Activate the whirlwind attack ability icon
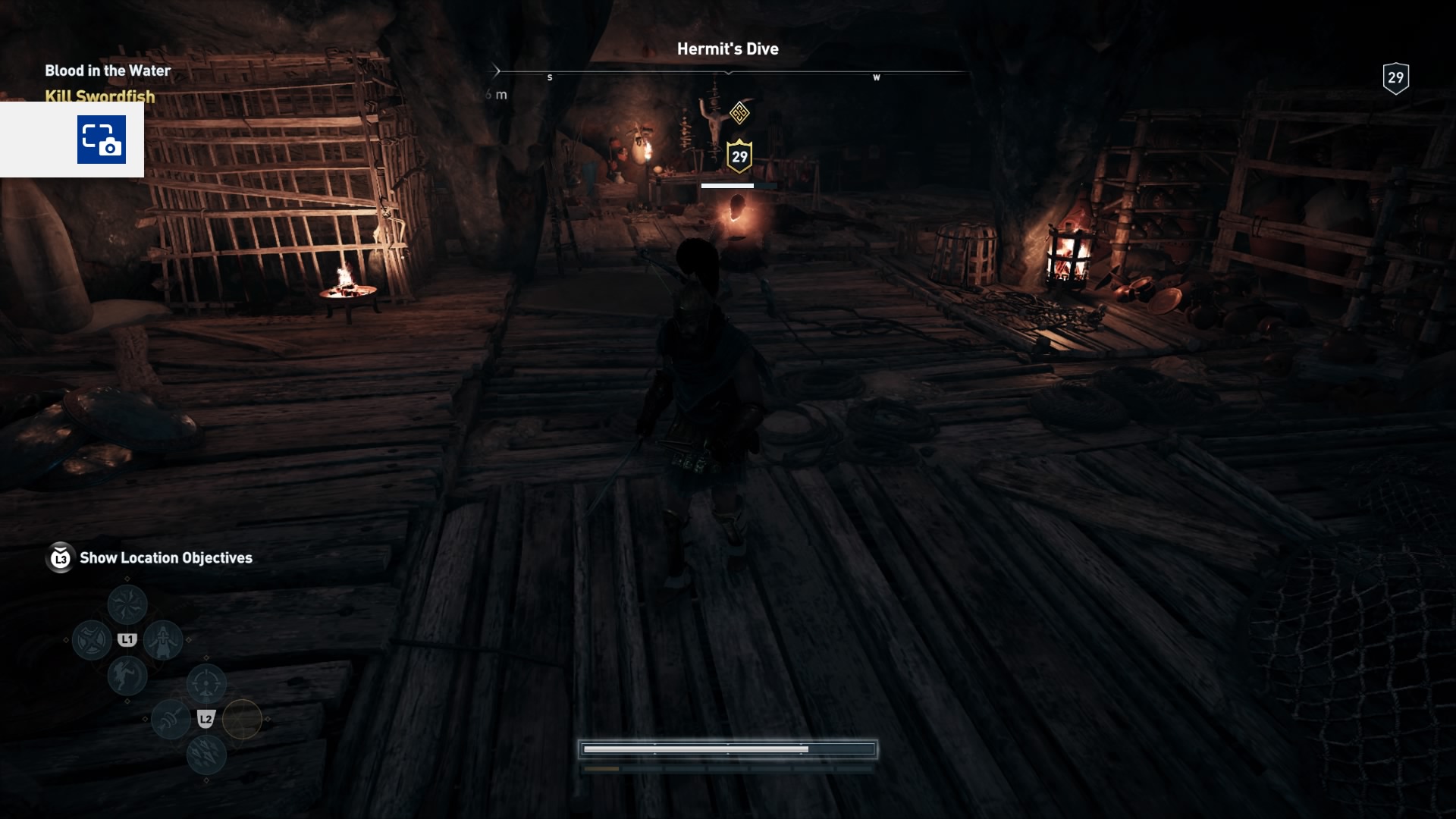 click(x=127, y=603)
